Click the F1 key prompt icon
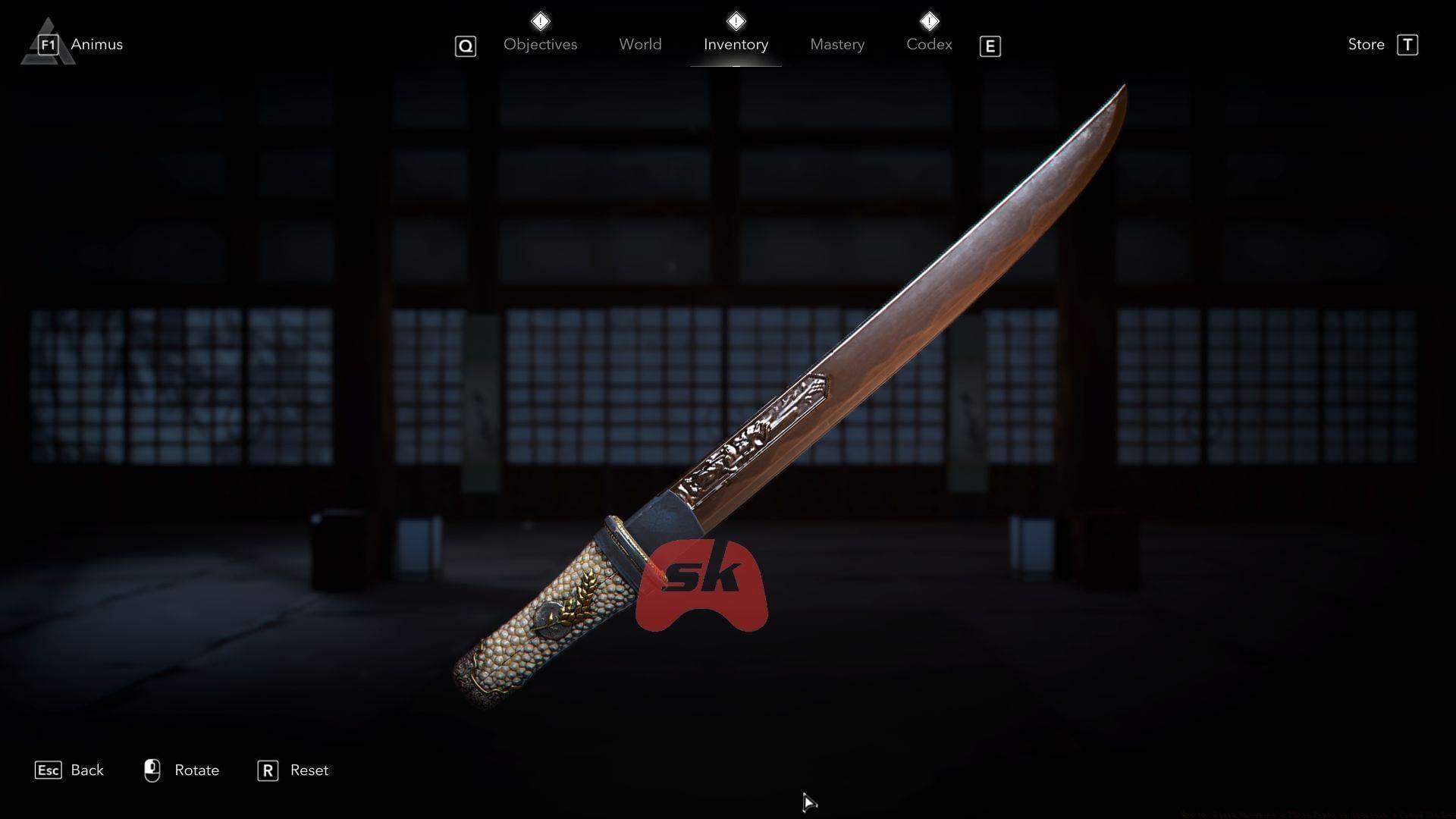Viewport: 1456px width, 819px height. point(47,44)
